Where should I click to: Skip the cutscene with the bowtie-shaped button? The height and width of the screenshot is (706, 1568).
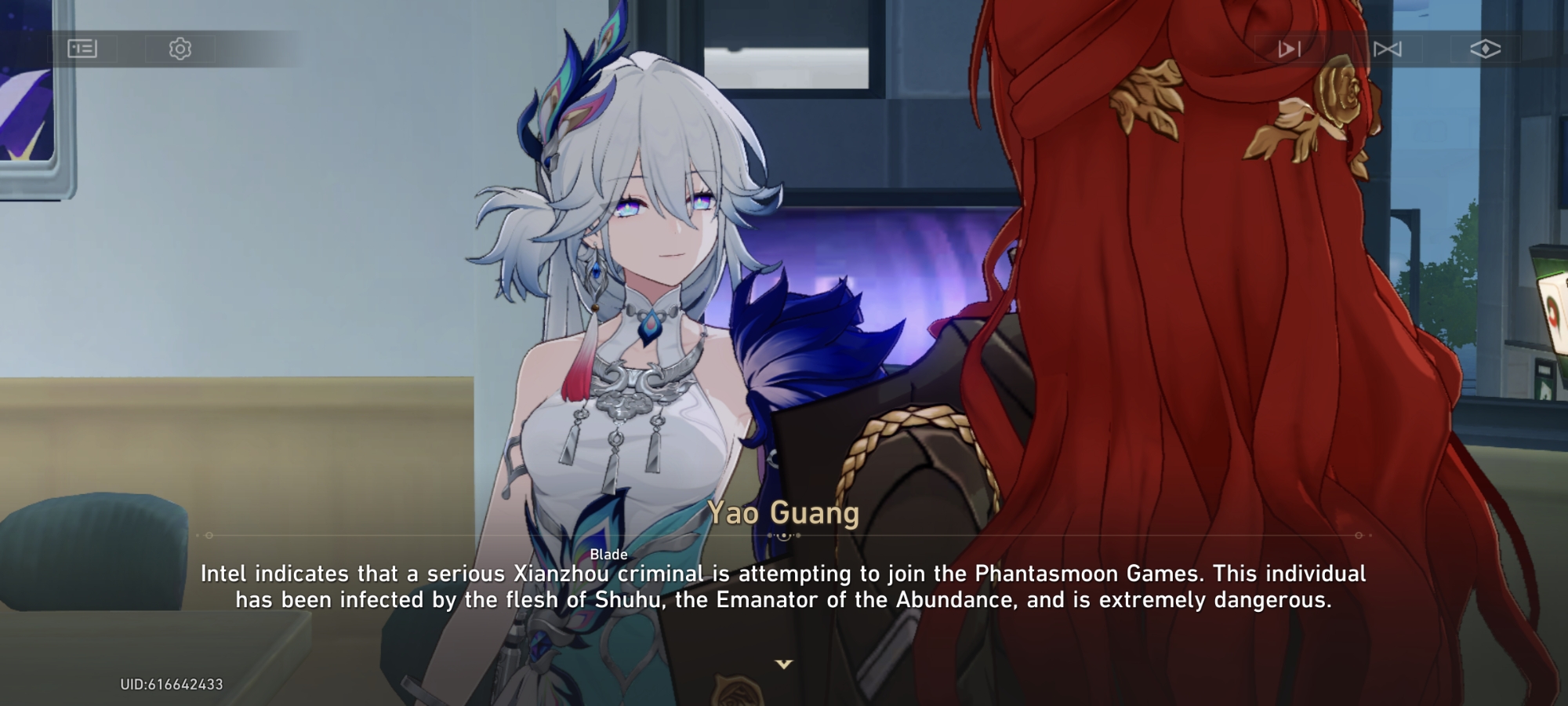pyautogui.click(x=1387, y=49)
